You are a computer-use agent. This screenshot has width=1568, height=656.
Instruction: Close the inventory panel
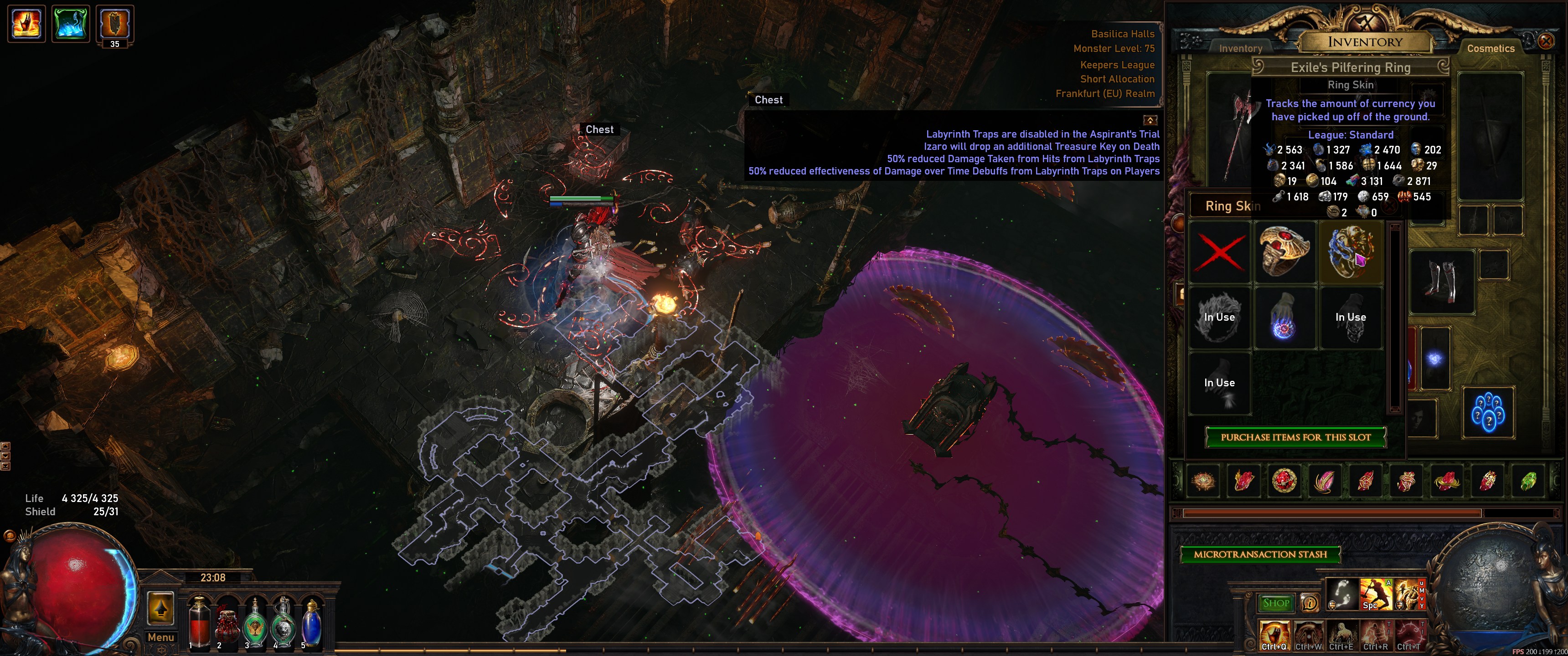point(1546,41)
